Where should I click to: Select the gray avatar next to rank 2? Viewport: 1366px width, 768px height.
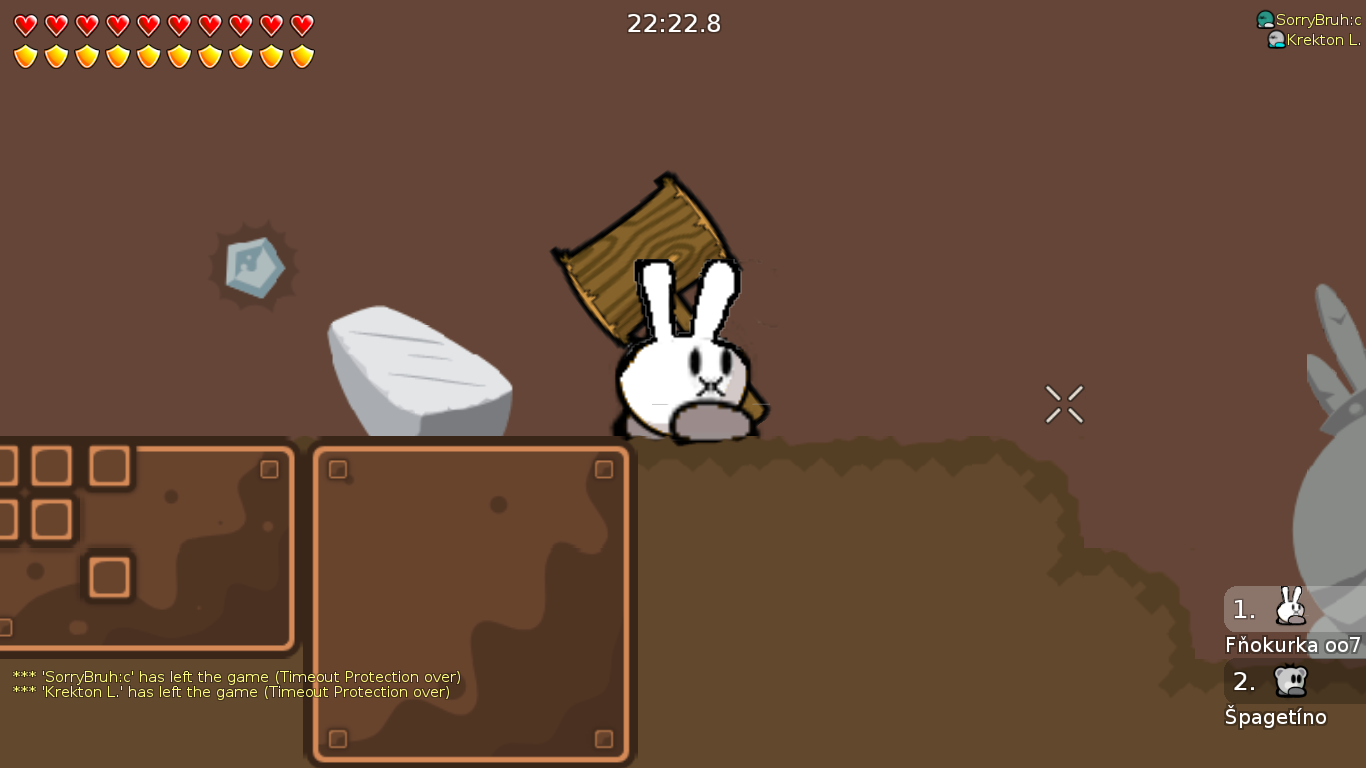(1290, 681)
